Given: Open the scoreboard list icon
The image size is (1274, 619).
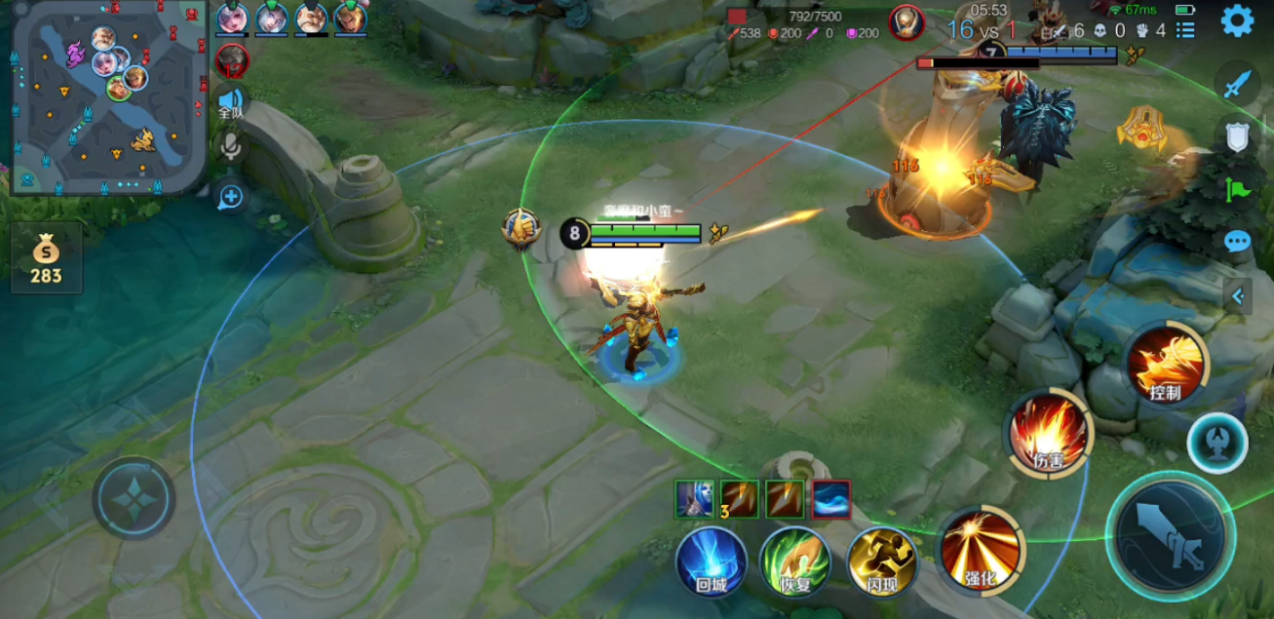Looking at the screenshot, I should pos(1185,30).
